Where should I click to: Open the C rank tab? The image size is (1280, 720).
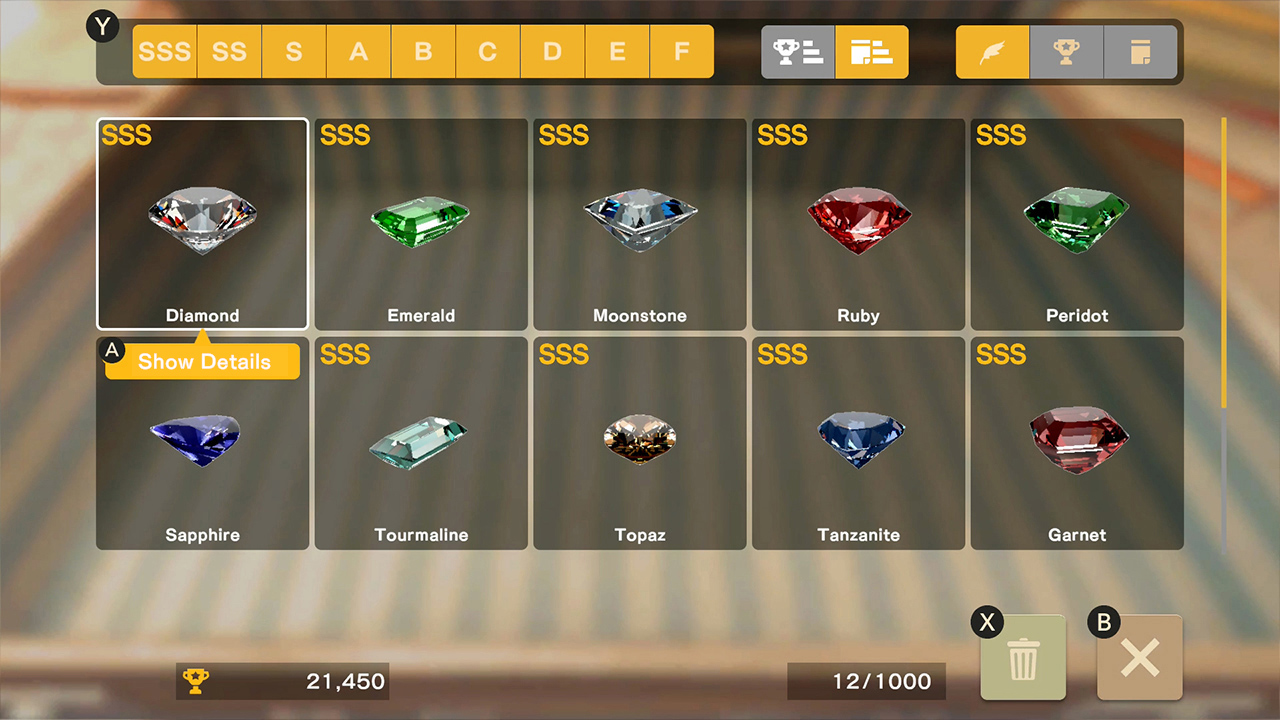point(487,51)
